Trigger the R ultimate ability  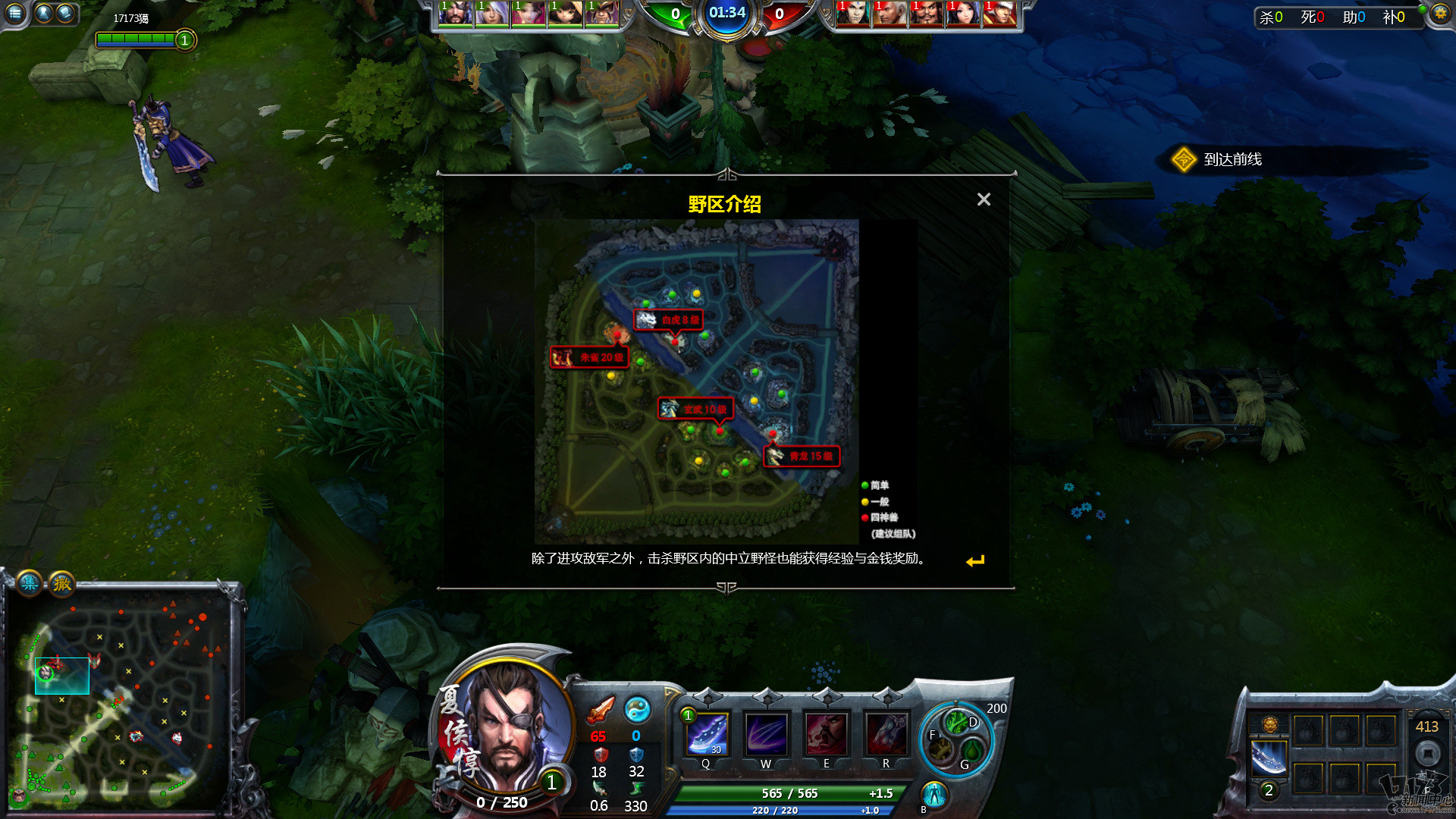[886, 734]
